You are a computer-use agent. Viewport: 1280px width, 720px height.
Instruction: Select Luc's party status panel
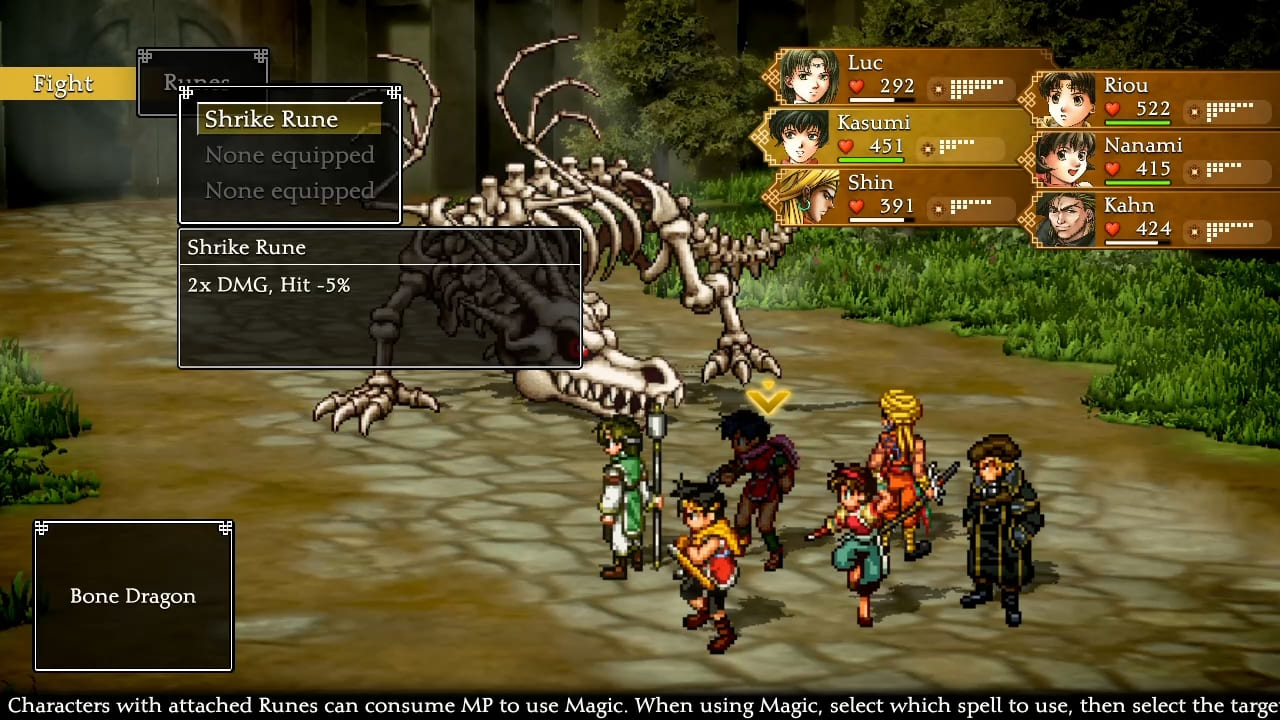coord(898,76)
